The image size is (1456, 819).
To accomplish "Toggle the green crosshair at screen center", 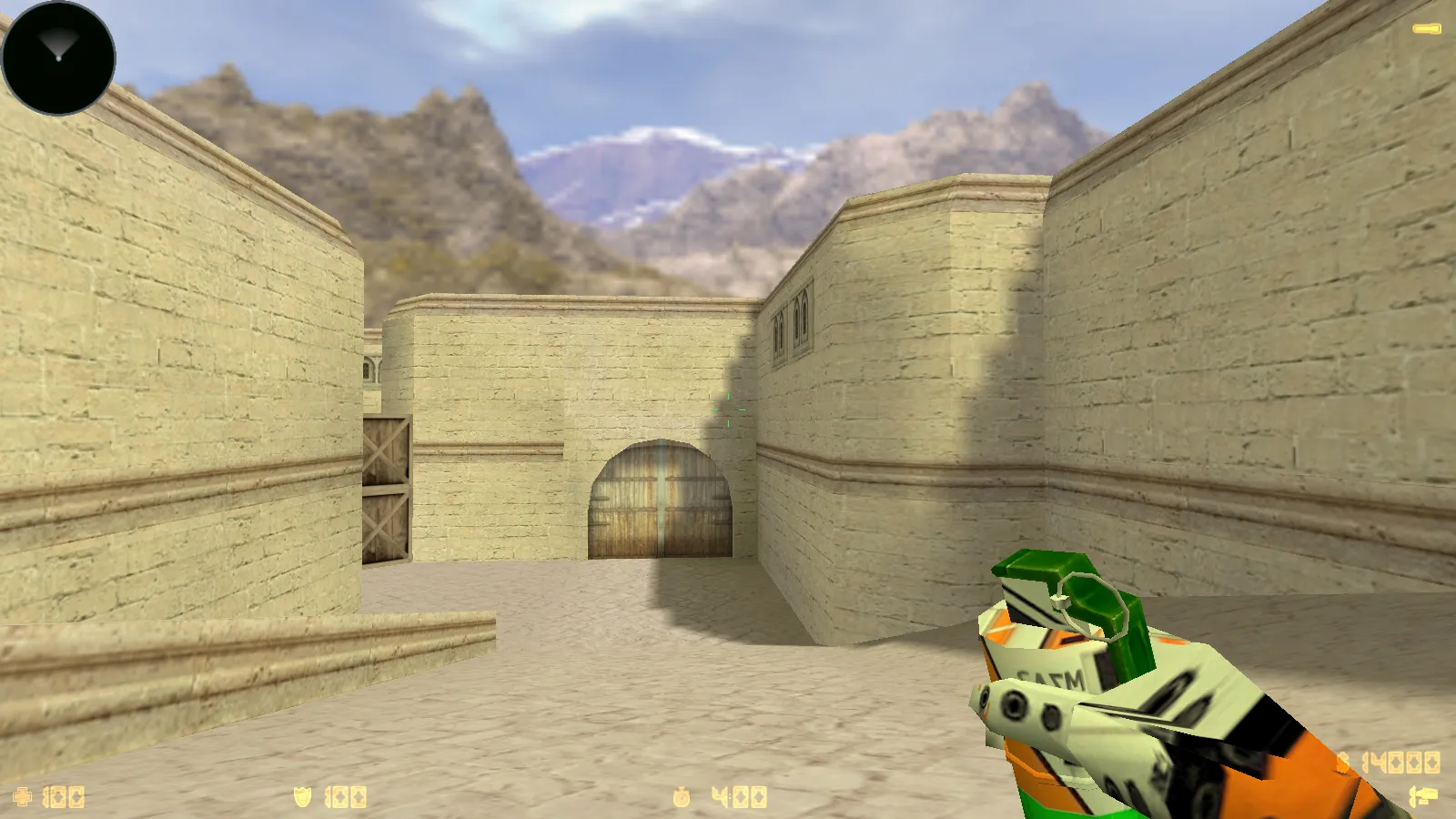I will (731, 409).
